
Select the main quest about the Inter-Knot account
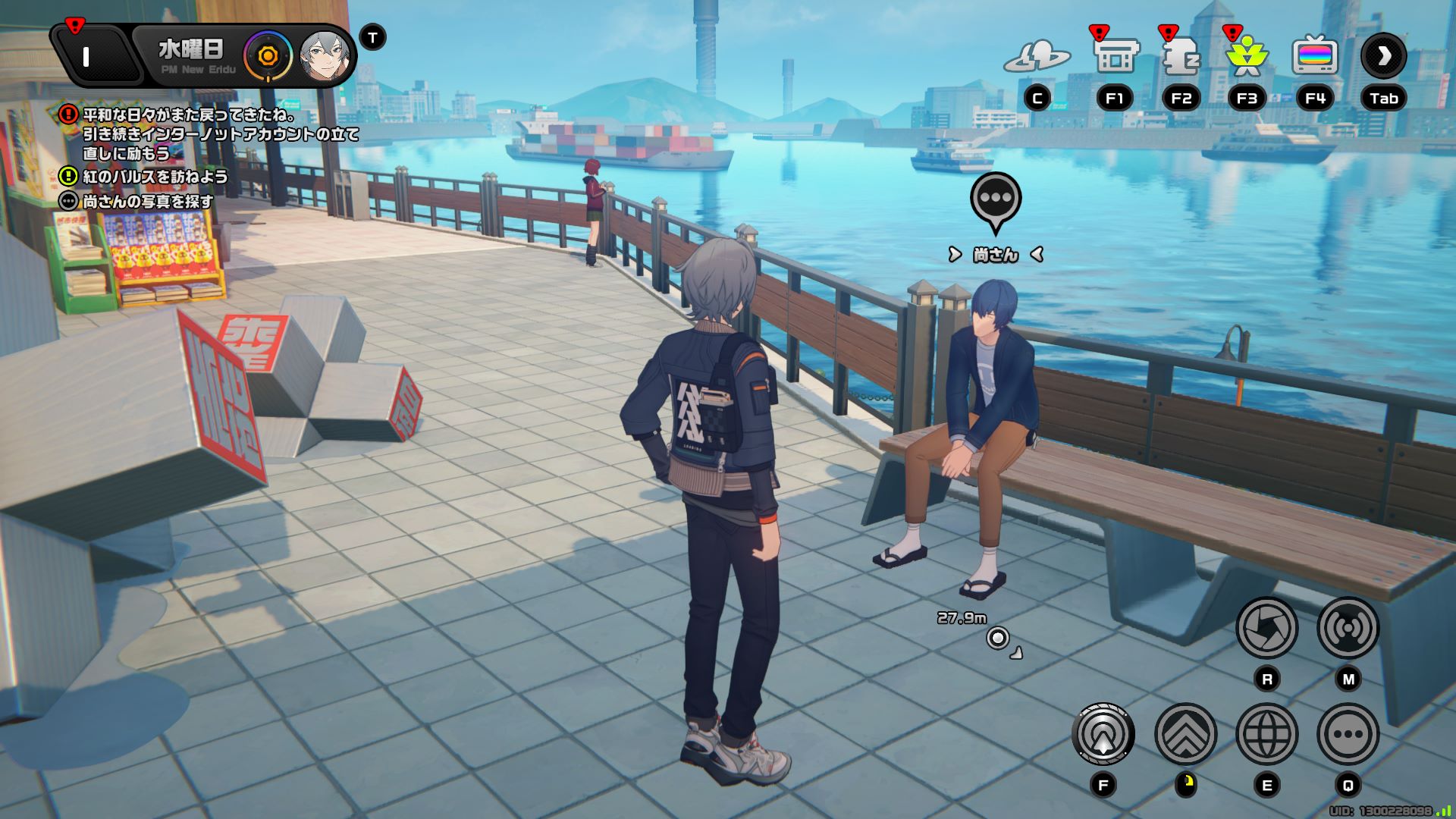click(220, 134)
